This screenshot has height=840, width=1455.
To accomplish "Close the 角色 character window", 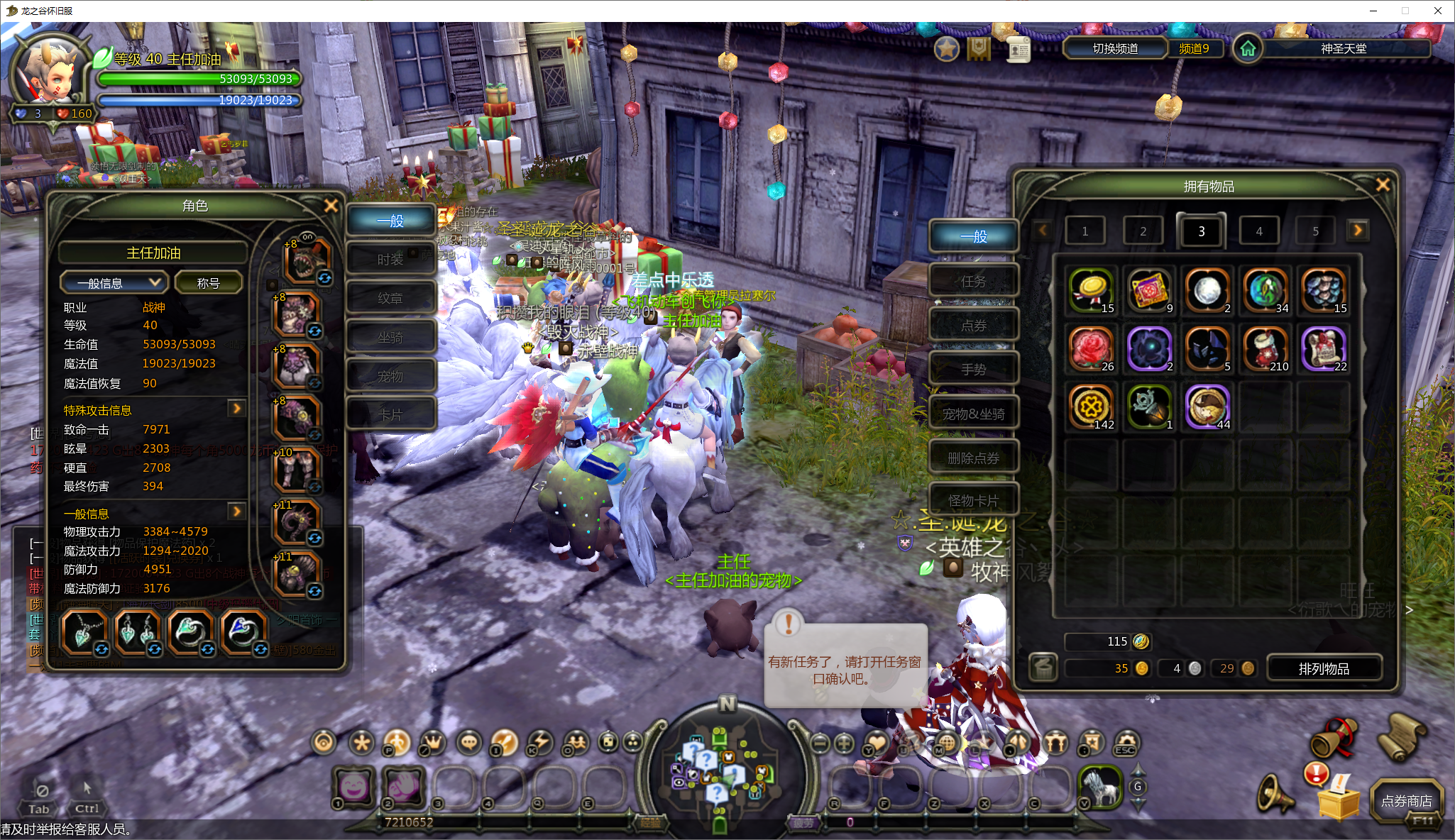I will click(x=331, y=206).
